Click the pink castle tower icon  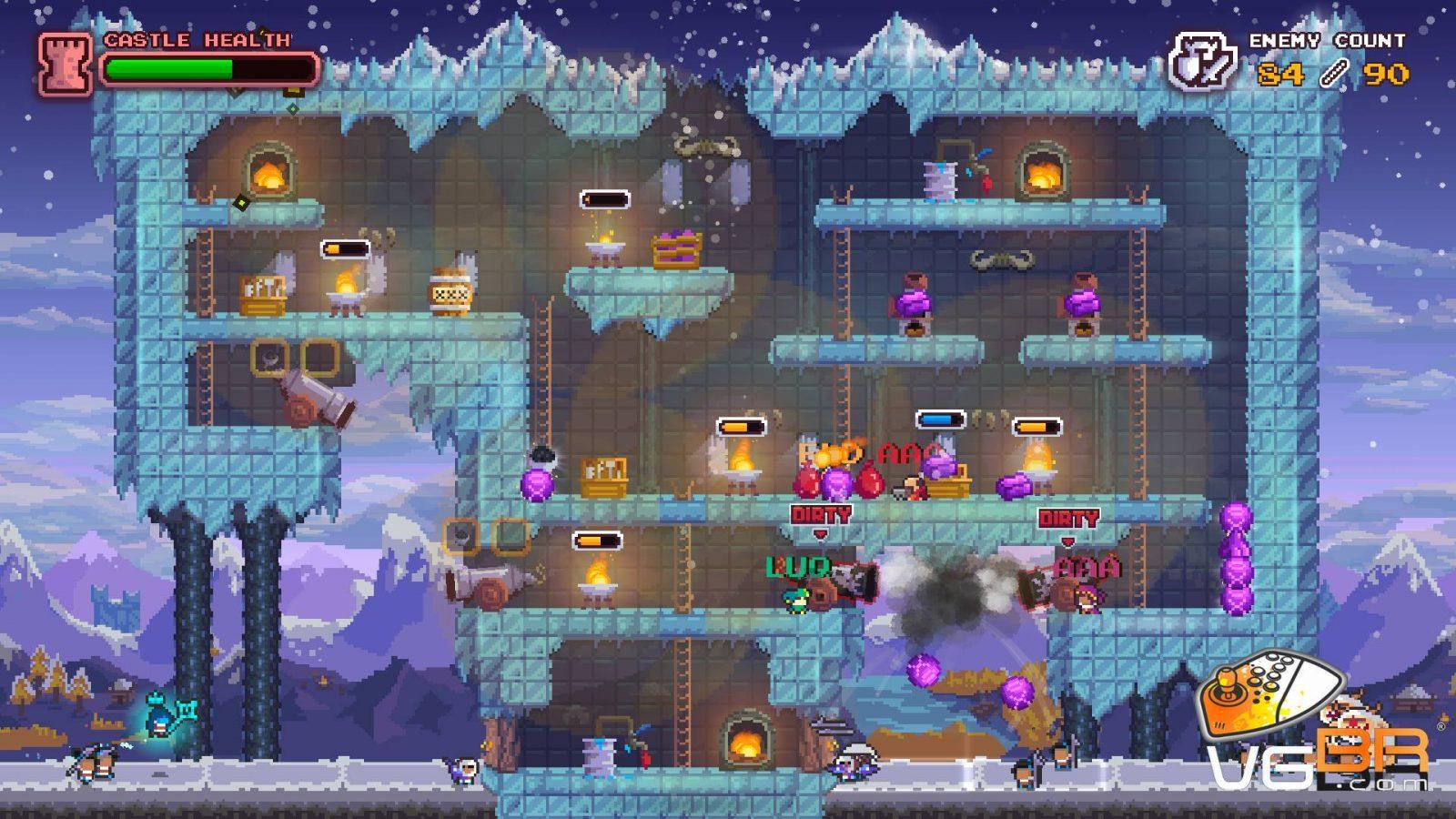pos(65,64)
